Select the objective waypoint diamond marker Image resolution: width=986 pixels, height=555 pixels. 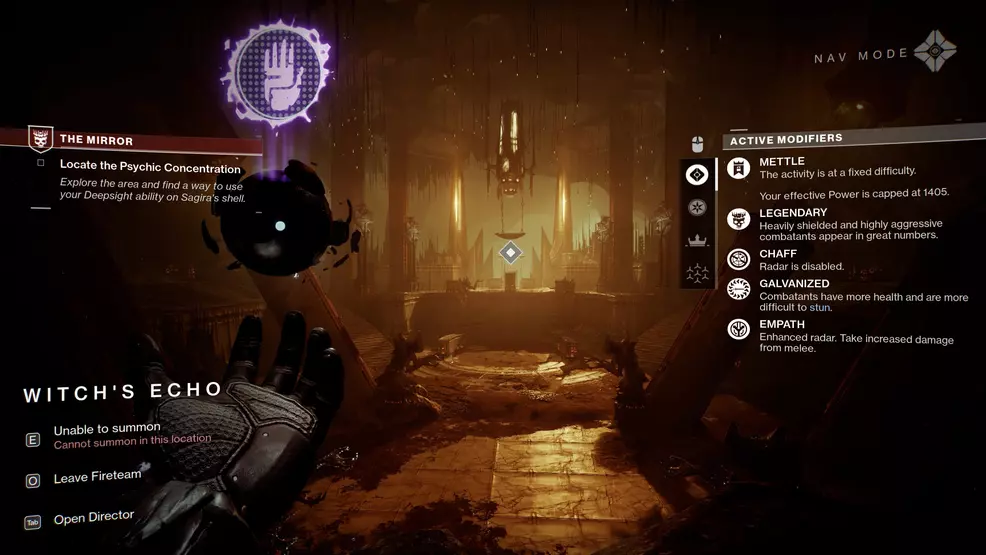pos(510,252)
